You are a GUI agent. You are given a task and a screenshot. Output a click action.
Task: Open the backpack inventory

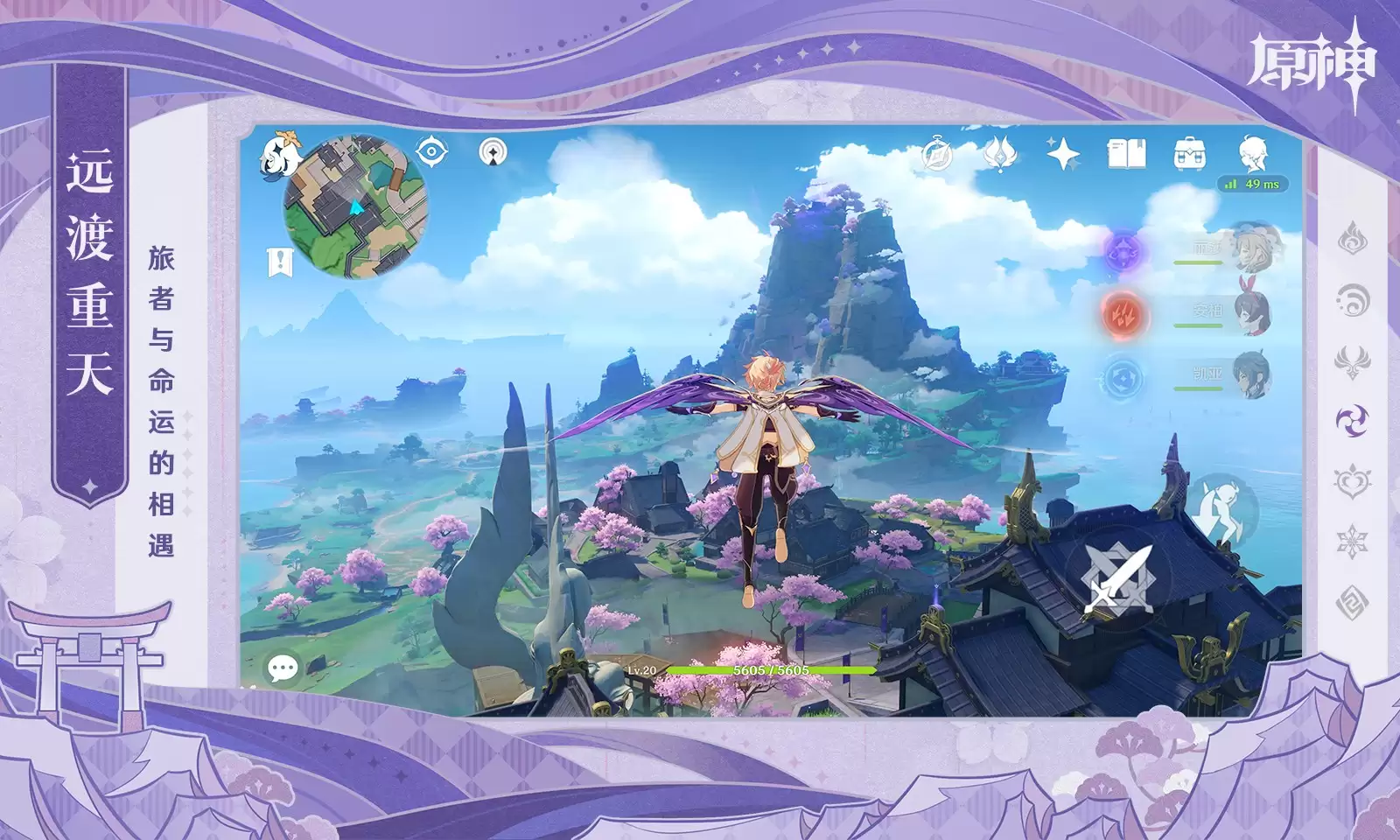(1190, 154)
